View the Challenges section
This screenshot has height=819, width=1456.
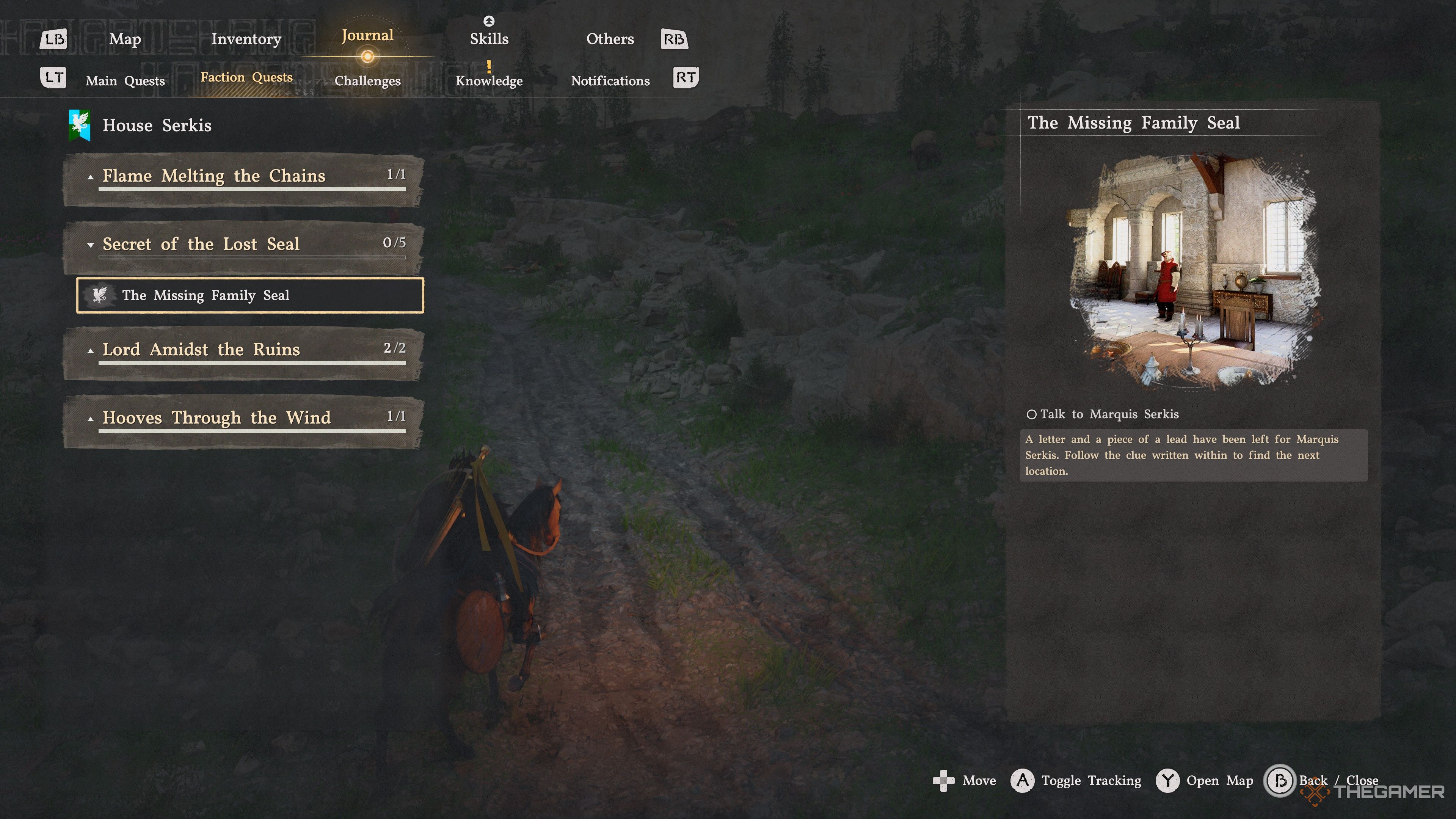point(367,81)
